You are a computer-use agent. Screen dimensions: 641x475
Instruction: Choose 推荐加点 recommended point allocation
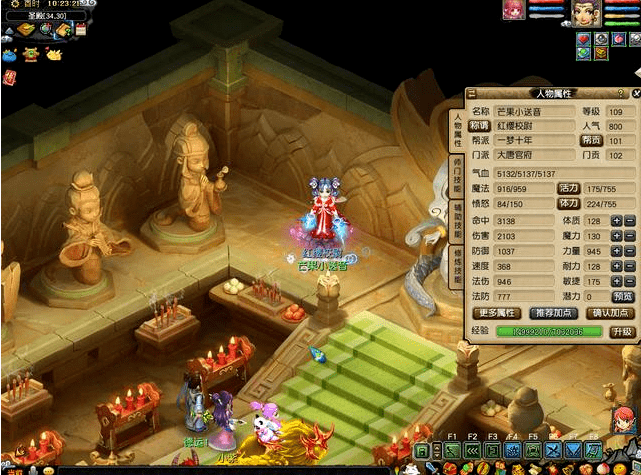pos(552,312)
